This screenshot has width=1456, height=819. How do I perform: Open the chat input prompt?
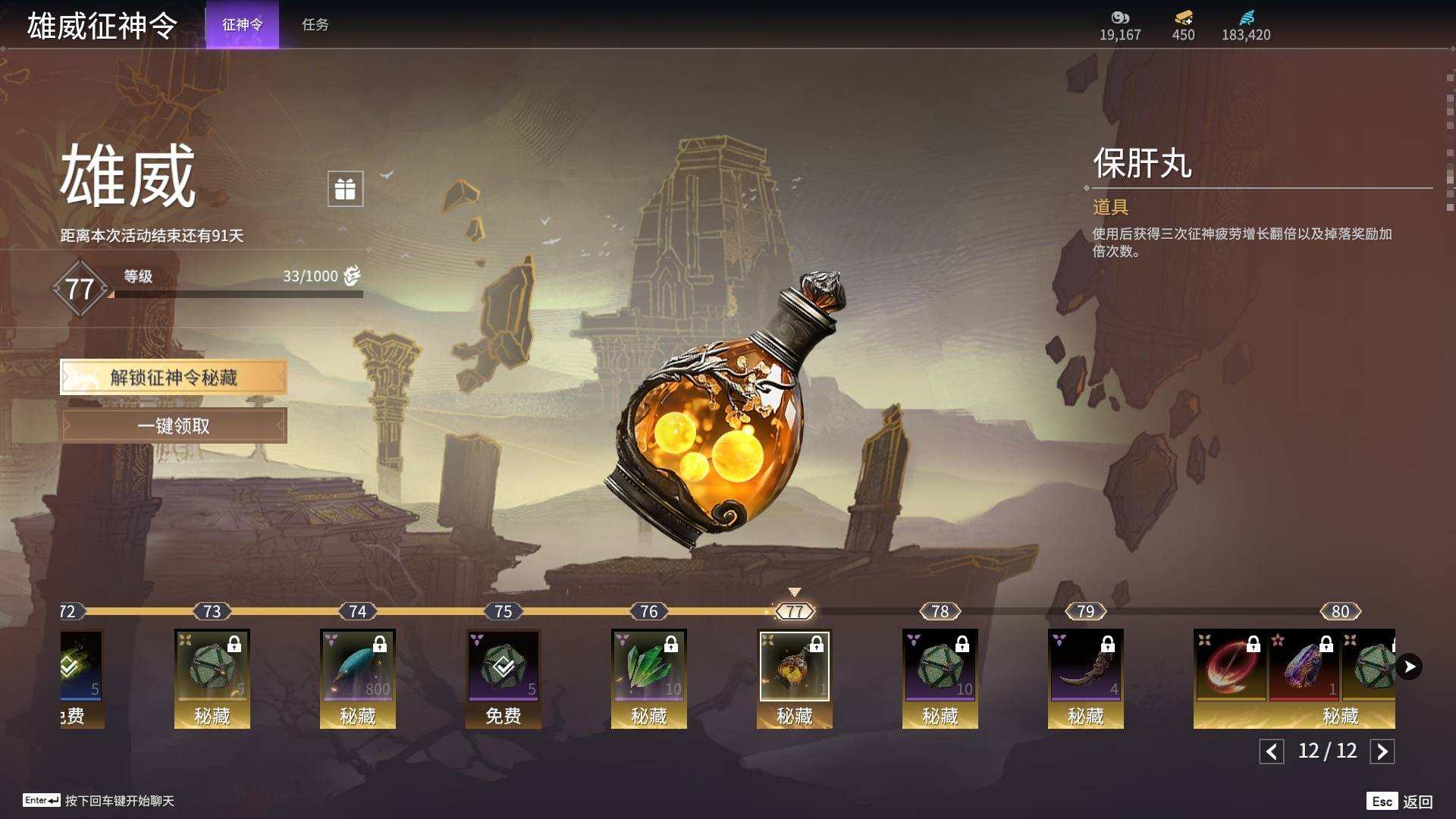pyautogui.click(x=99, y=801)
